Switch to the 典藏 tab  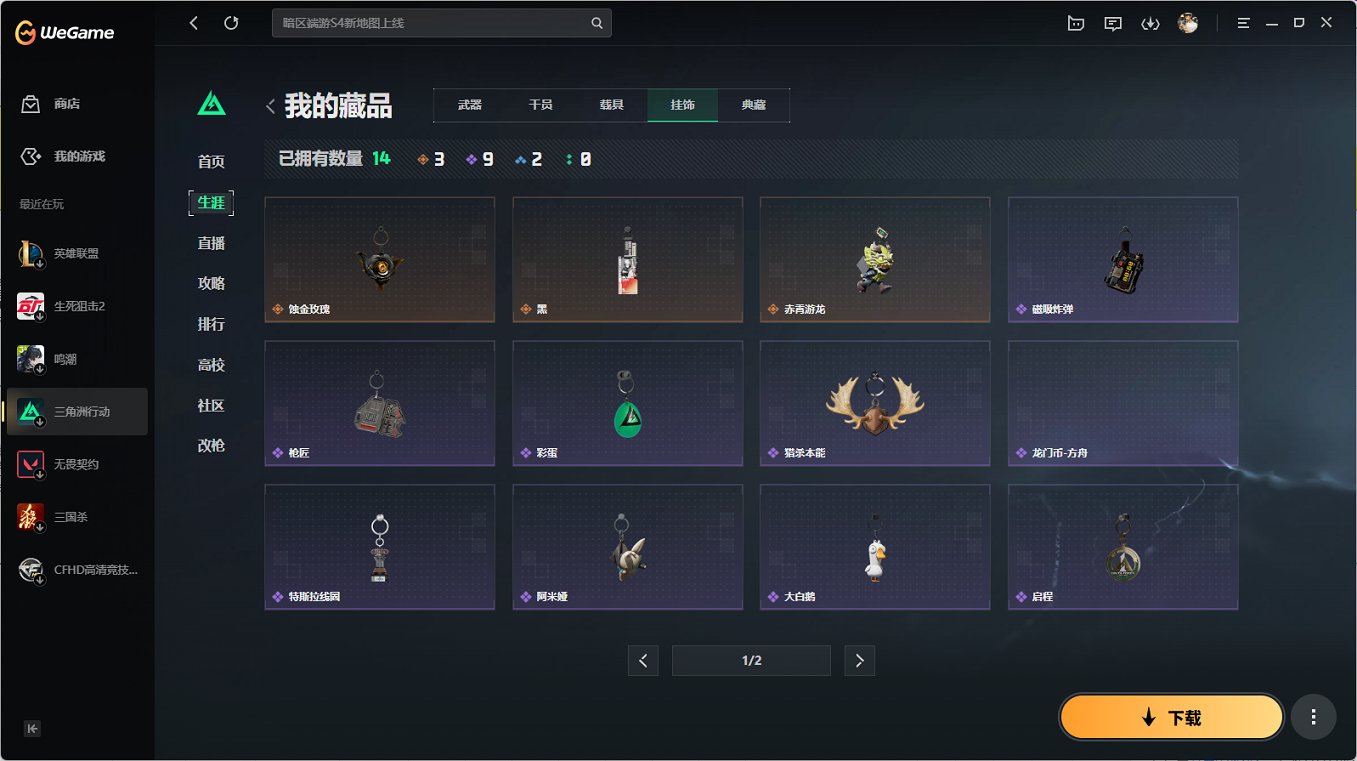[x=753, y=104]
